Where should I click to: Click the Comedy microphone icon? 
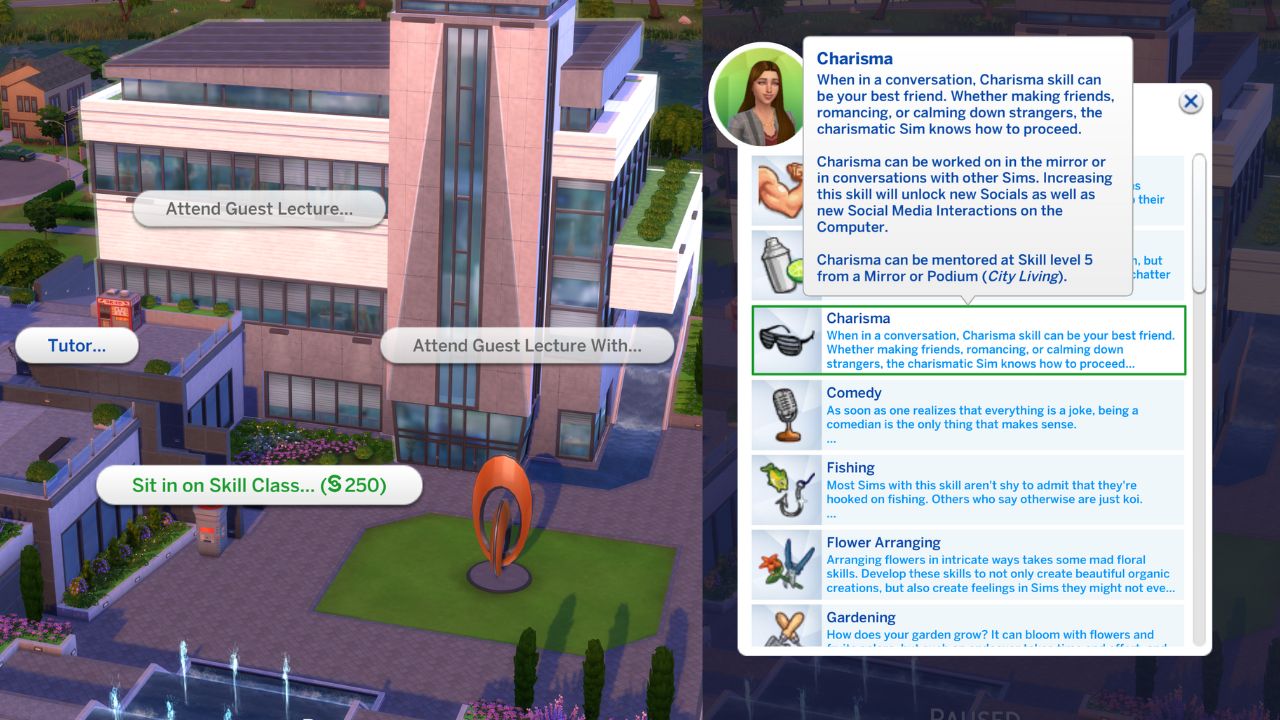pos(786,414)
